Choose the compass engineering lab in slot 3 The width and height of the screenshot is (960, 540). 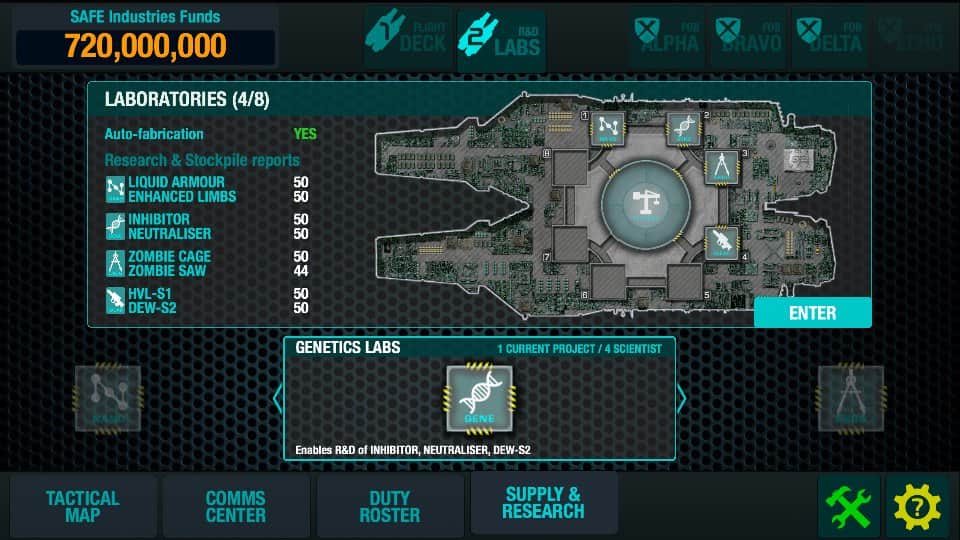721,167
